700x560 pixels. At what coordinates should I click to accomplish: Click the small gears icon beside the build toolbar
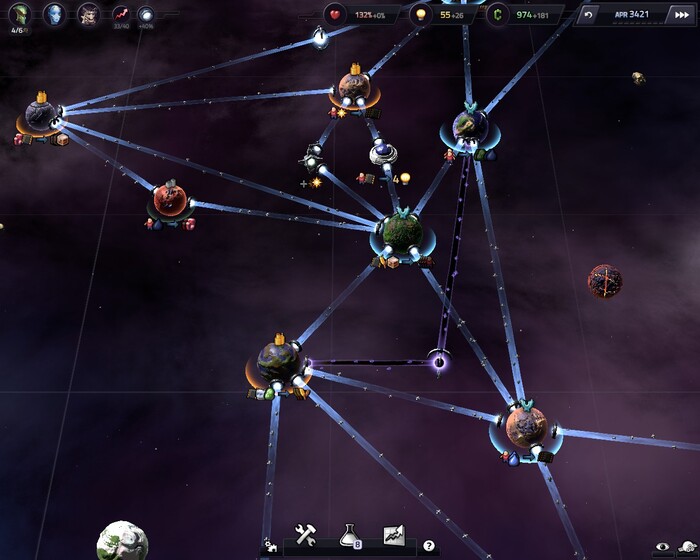pos(269,548)
